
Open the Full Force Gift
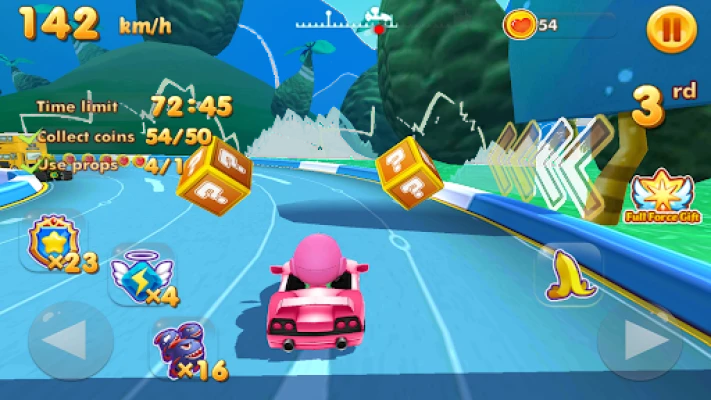(659, 194)
